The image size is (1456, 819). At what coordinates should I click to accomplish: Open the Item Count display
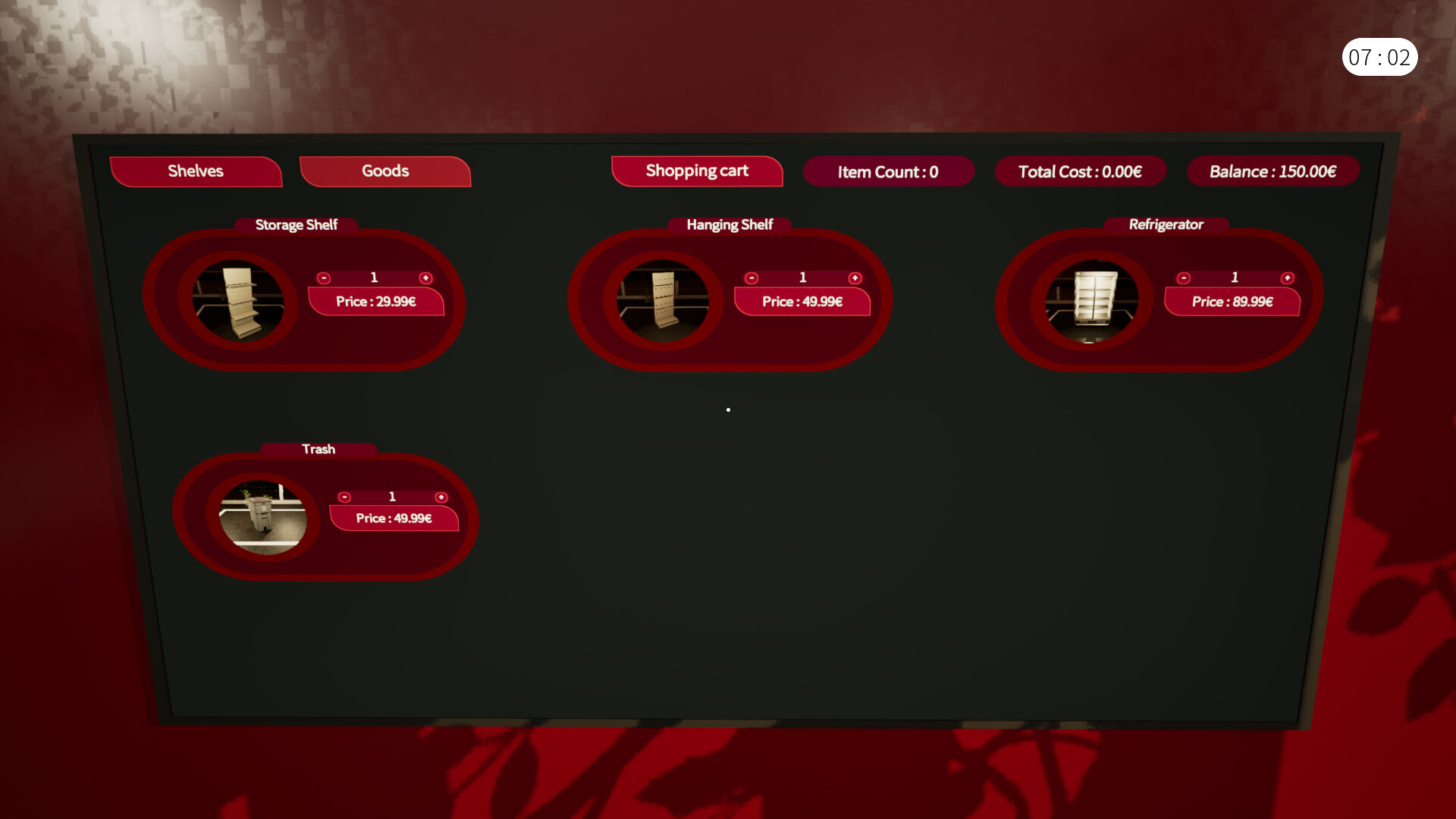889,171
